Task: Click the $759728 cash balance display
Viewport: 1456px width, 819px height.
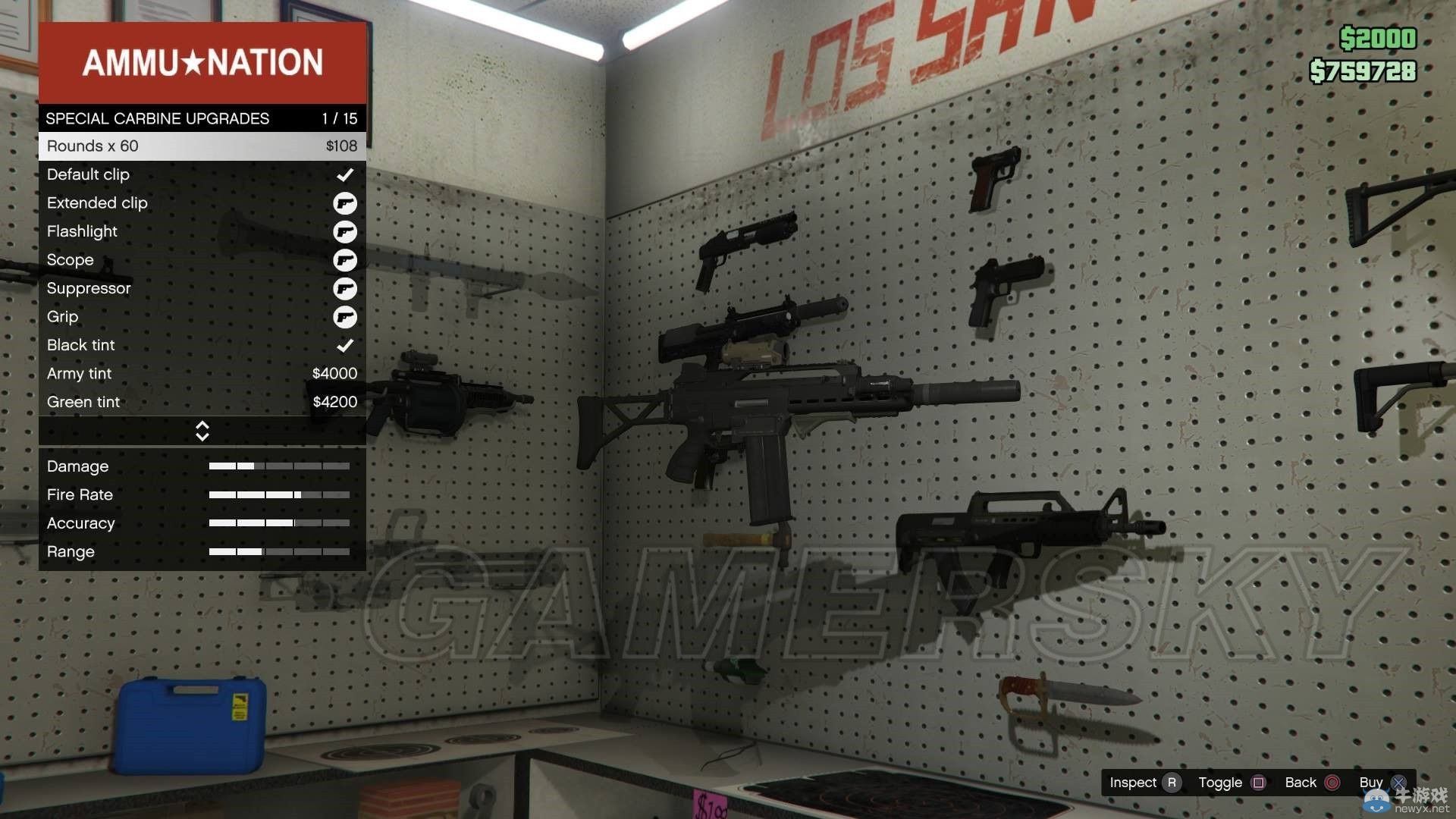Action: (x=1362, y=73)
